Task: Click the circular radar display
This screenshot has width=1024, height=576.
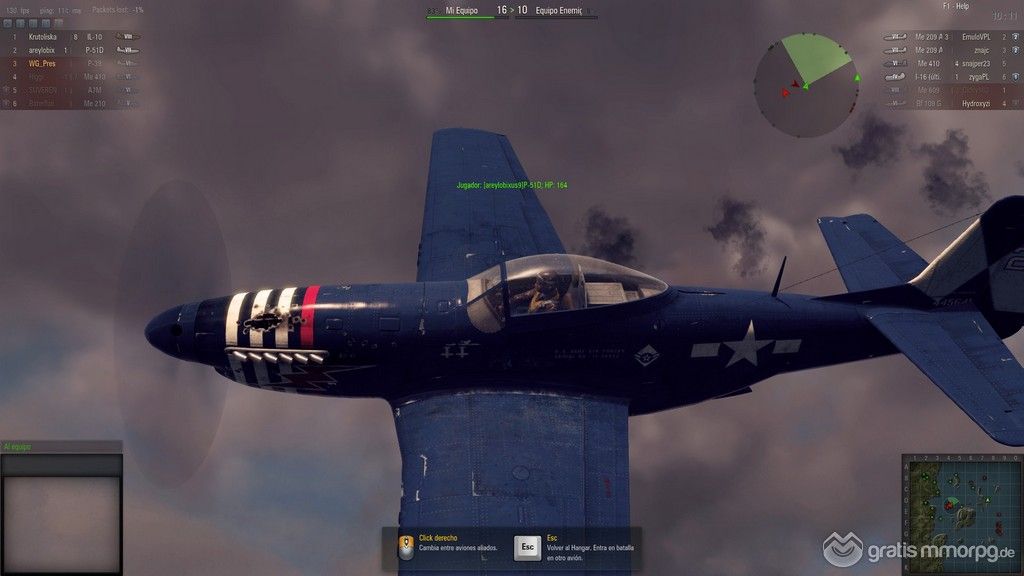Action: point(805,85)
